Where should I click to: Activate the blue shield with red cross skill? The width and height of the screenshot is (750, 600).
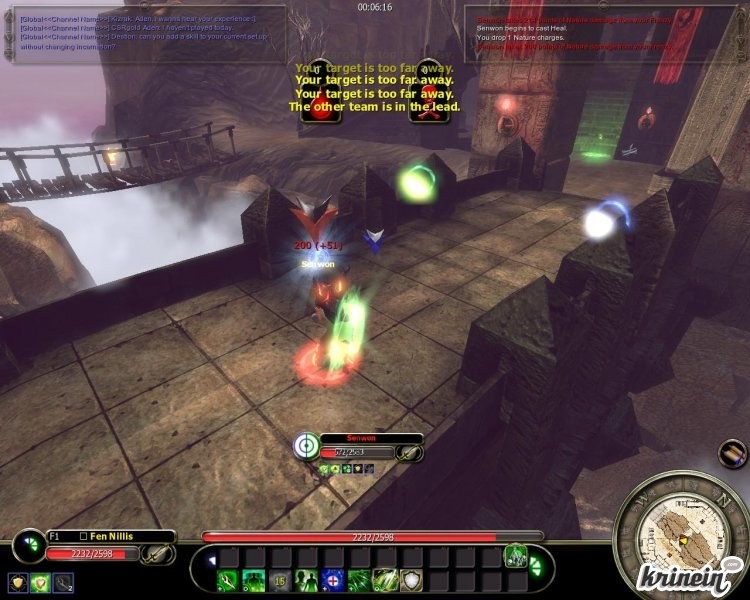point(333,580)
